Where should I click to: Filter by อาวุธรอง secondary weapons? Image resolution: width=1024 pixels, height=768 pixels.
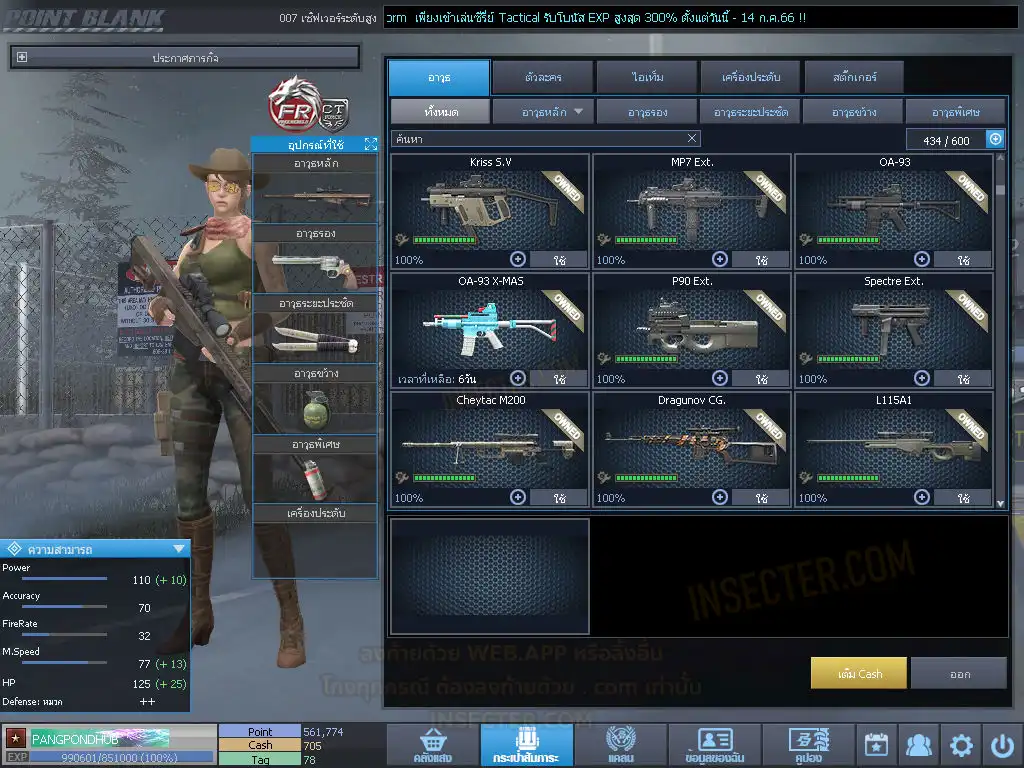pos(647,112)
